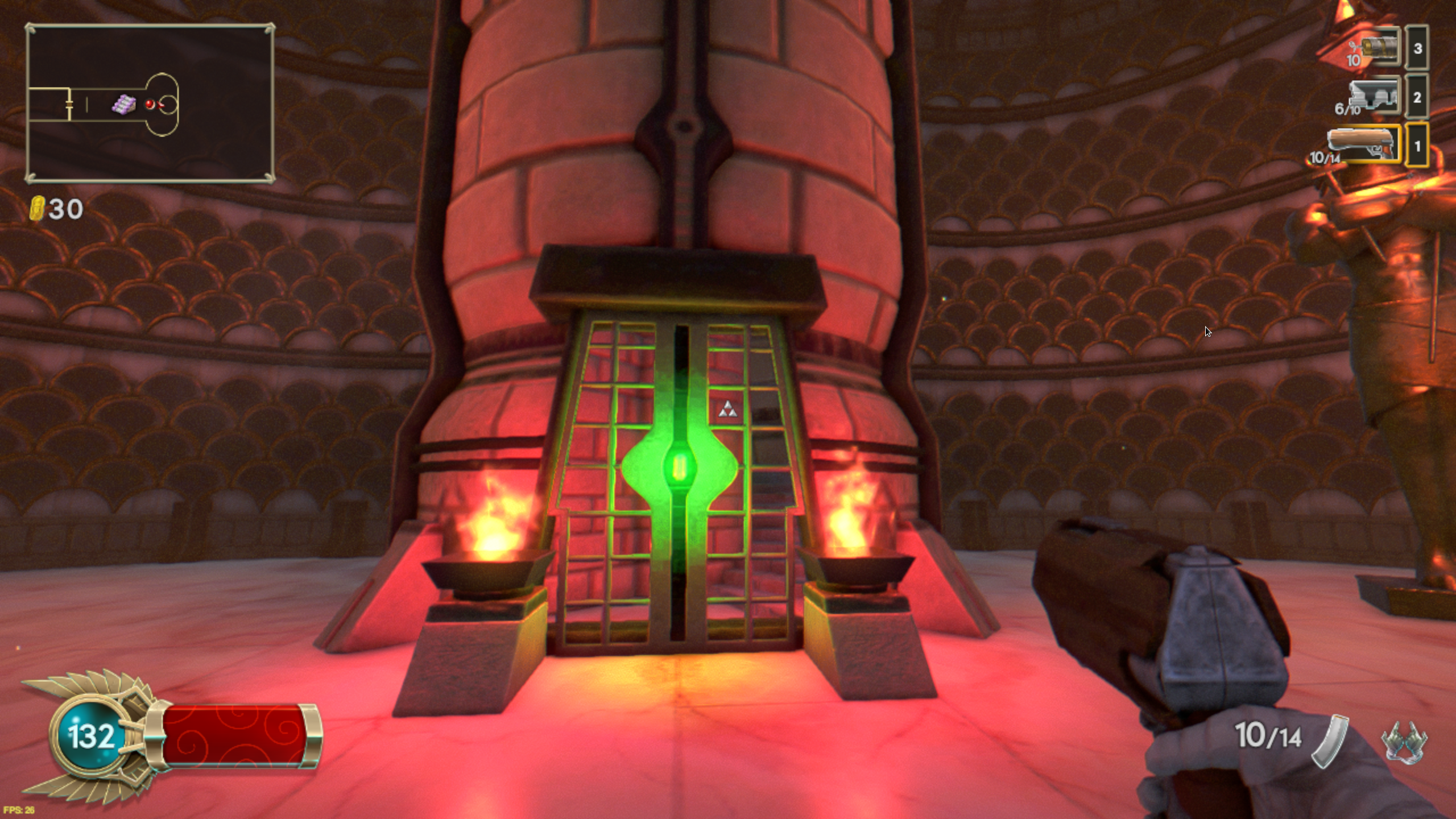
Task: Open the dungeon minimap
Action: click(150, 104)
